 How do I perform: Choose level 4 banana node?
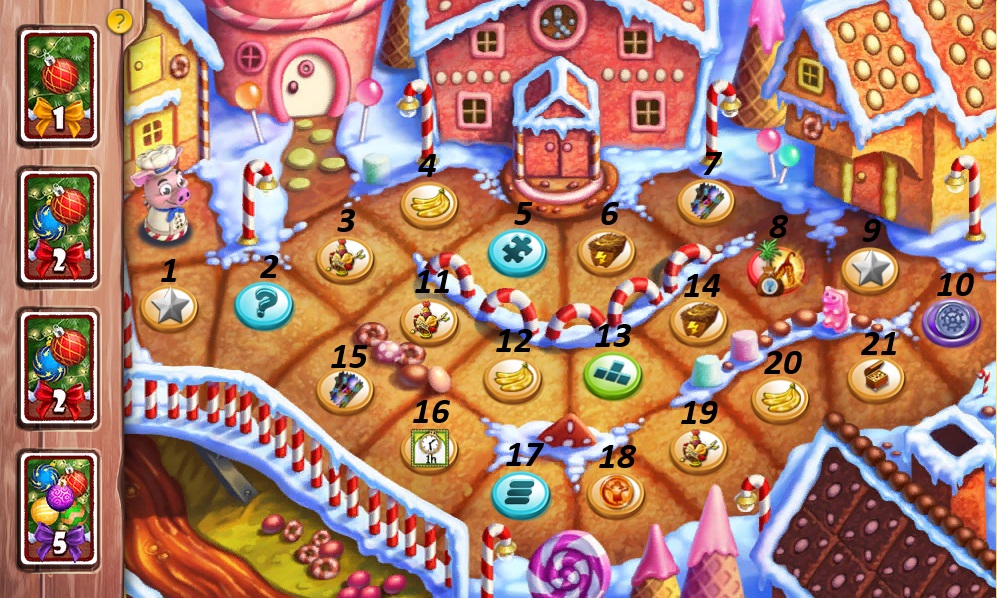(430, 205)
